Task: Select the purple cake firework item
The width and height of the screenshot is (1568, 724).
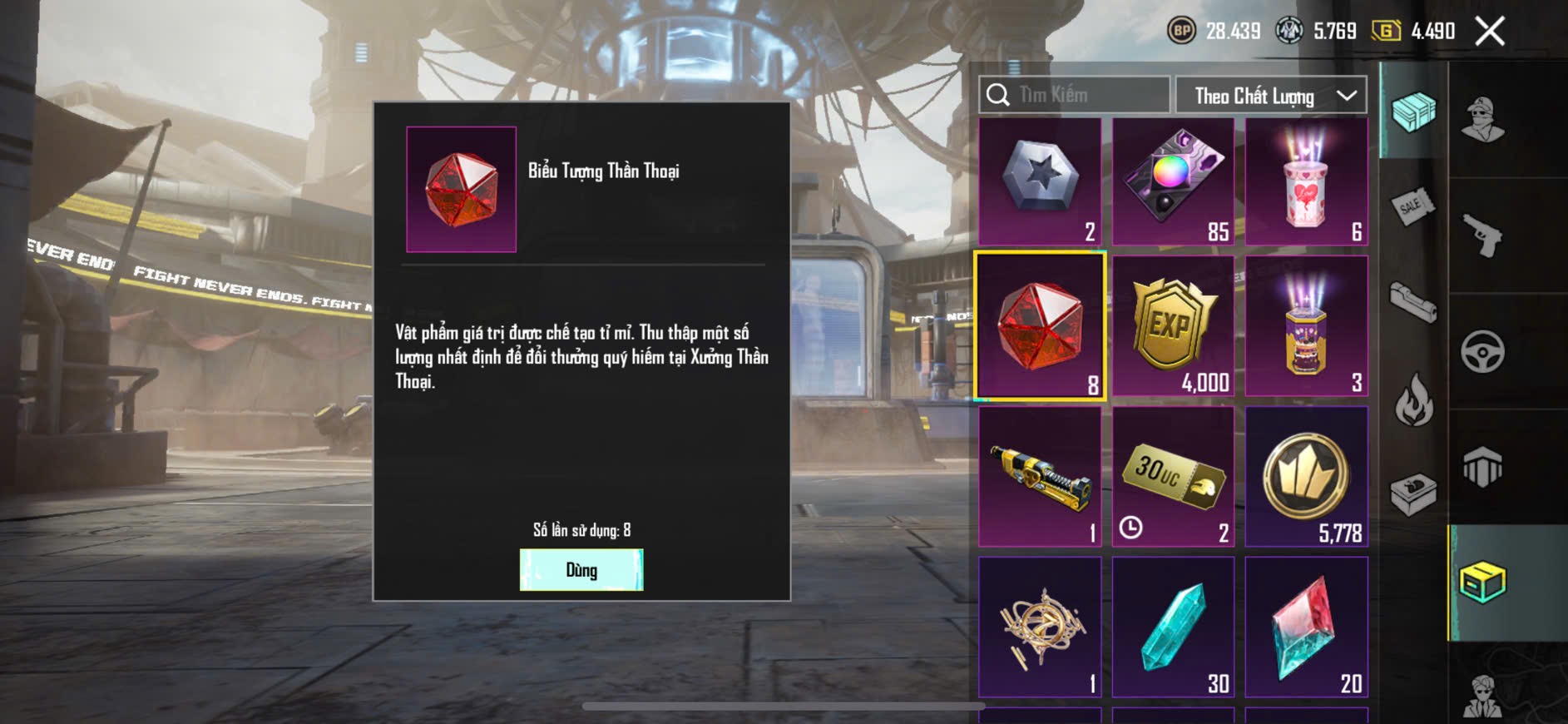Action: click(x=1306, y=326)
